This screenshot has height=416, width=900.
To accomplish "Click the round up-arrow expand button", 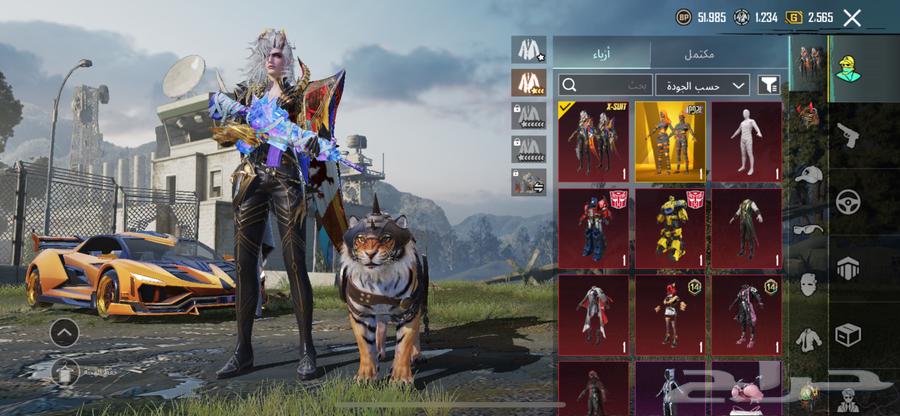I will (64, 332).
